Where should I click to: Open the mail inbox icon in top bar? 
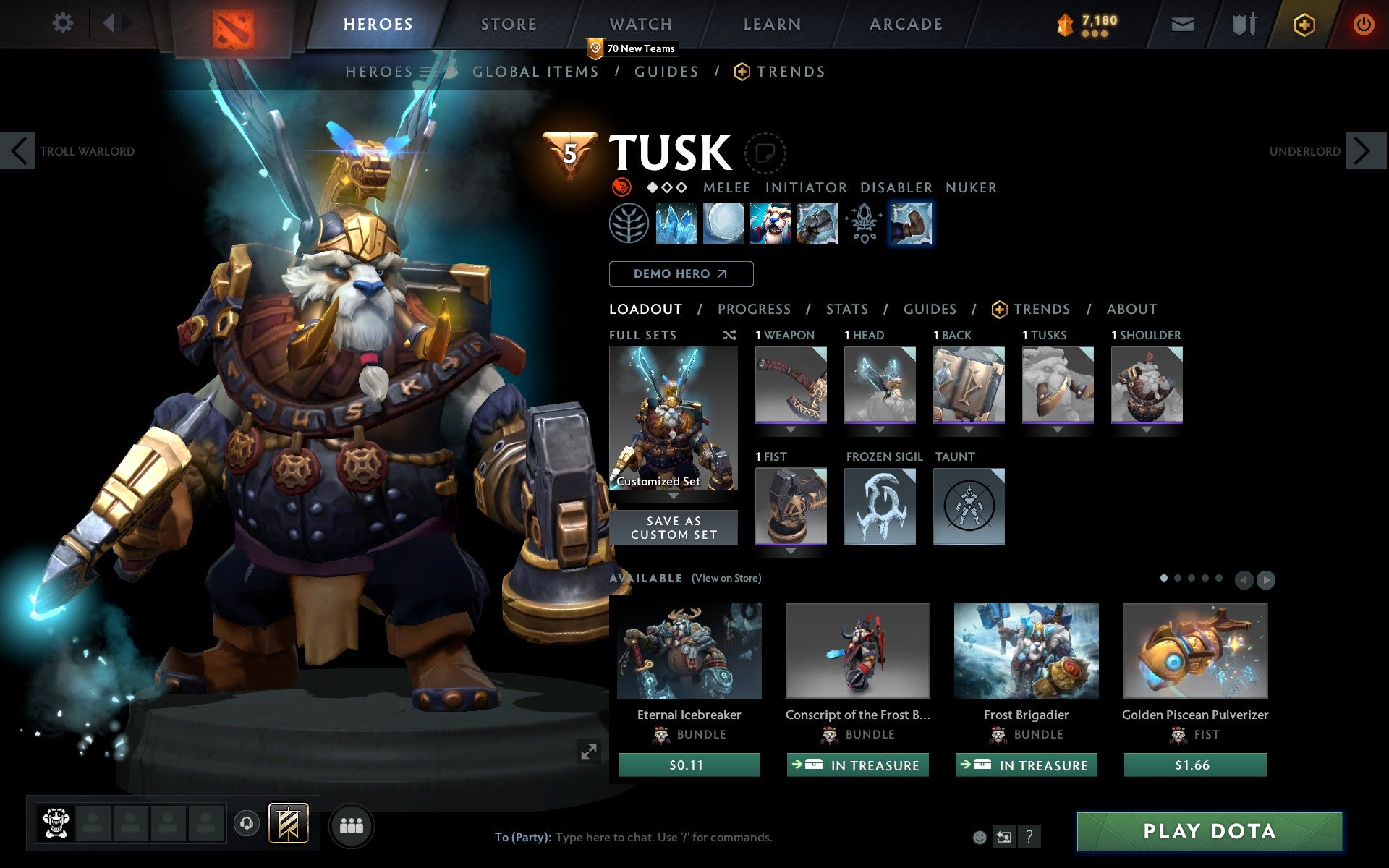coord(1182,23)
